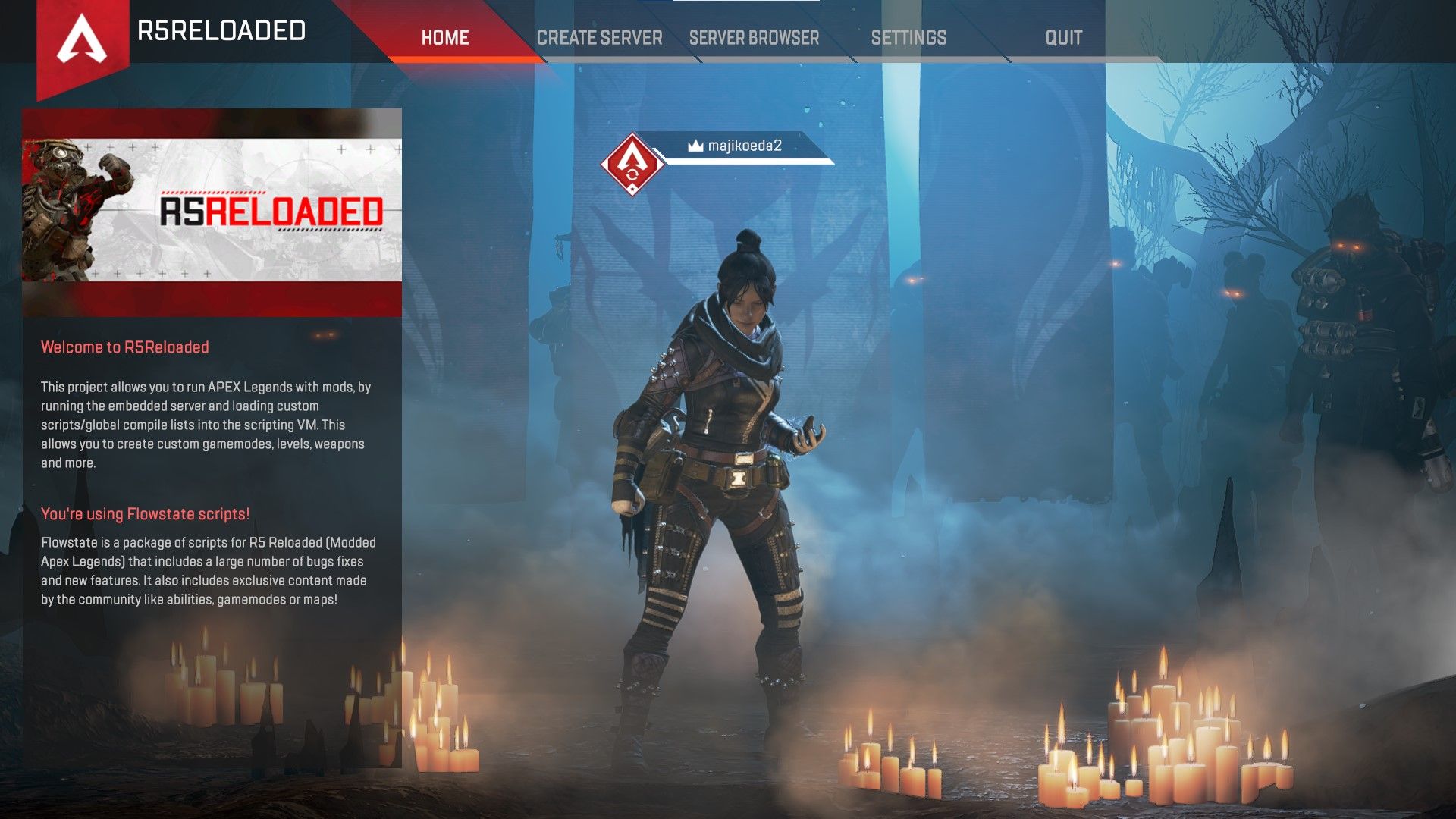The width and height of the screenshot is (1456, 819).
Task: Select the red diamond player badge
Action: [632, 165]
